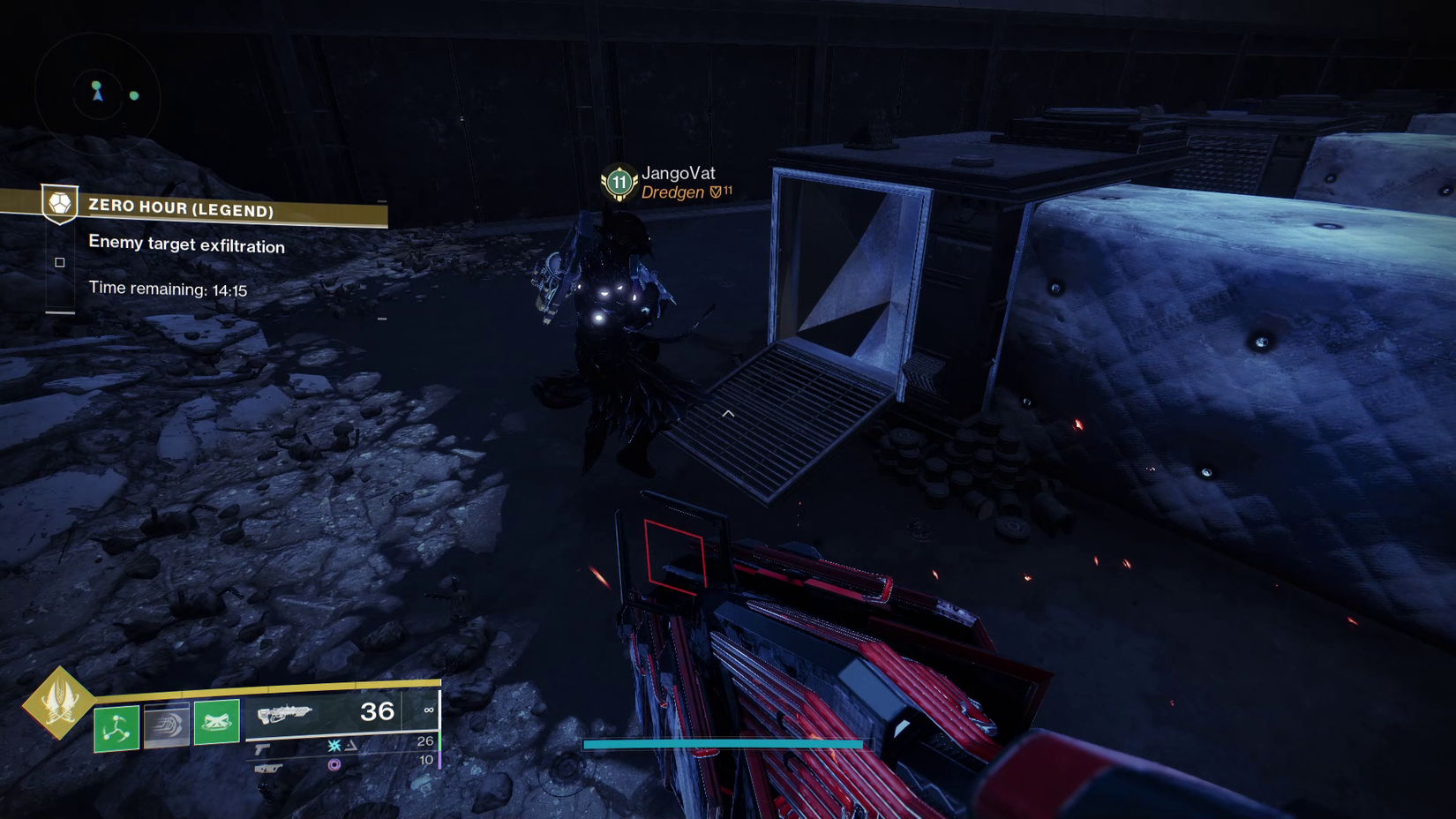Click the rank 11 emblem beside JangoVat
The image size is (1456, 819).
[x=619, y=183]
